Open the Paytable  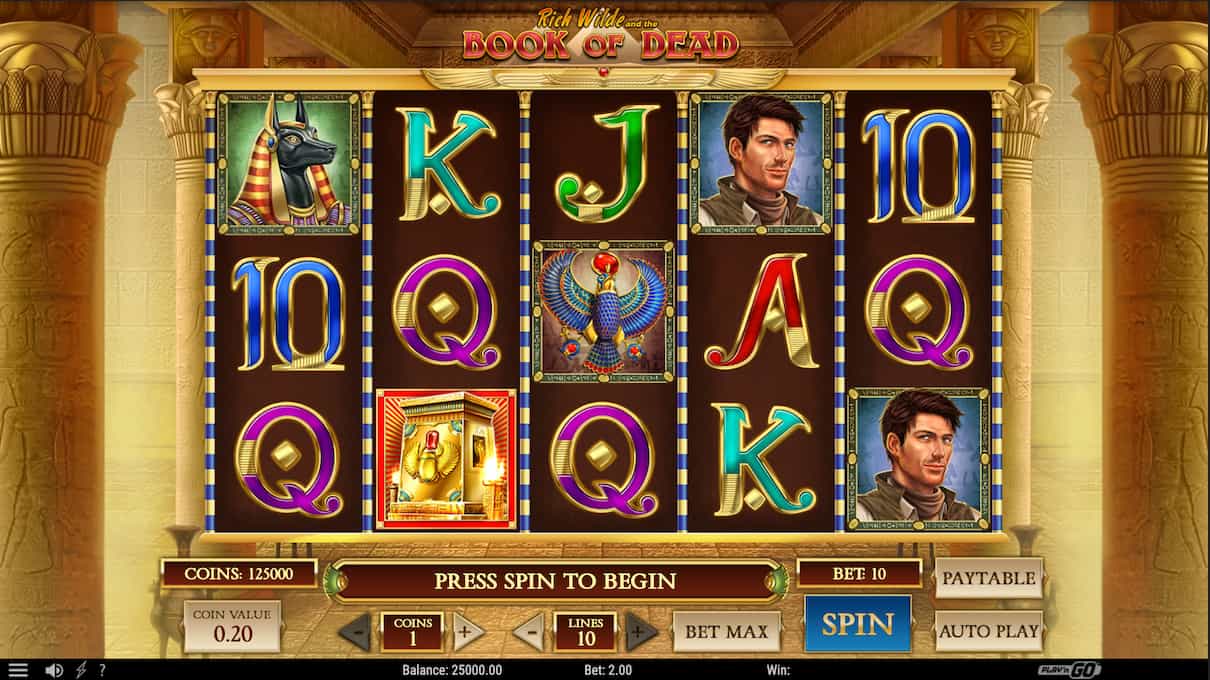coord(988,578)
